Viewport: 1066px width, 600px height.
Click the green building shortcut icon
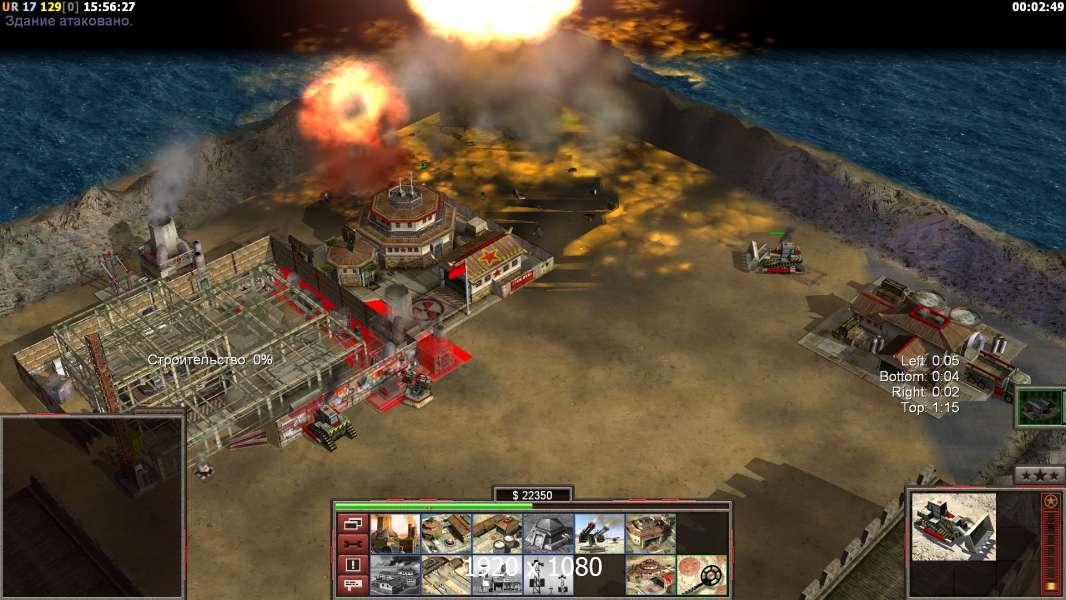[x=1037, y=409]
